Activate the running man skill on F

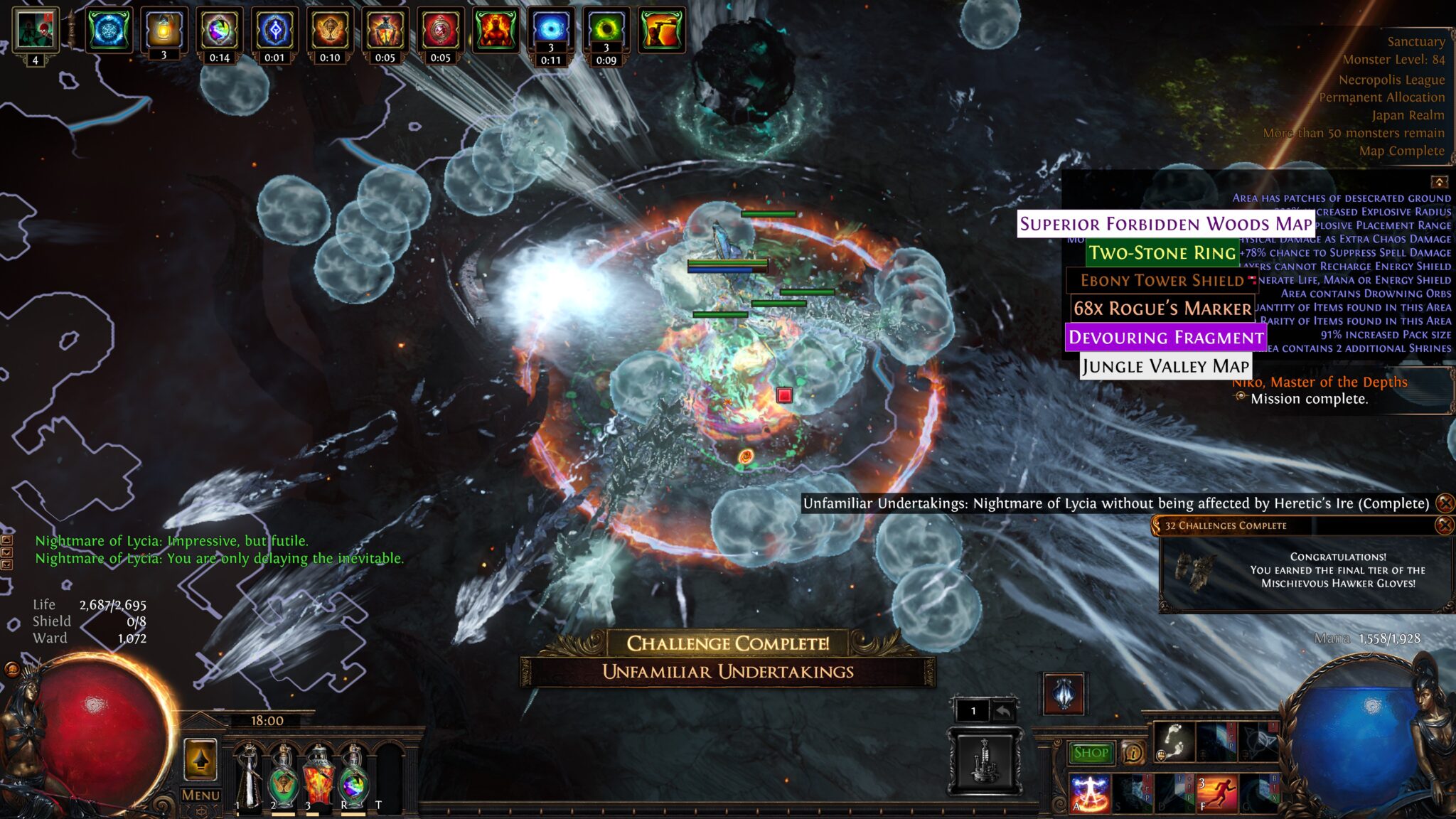(1216, 793)
